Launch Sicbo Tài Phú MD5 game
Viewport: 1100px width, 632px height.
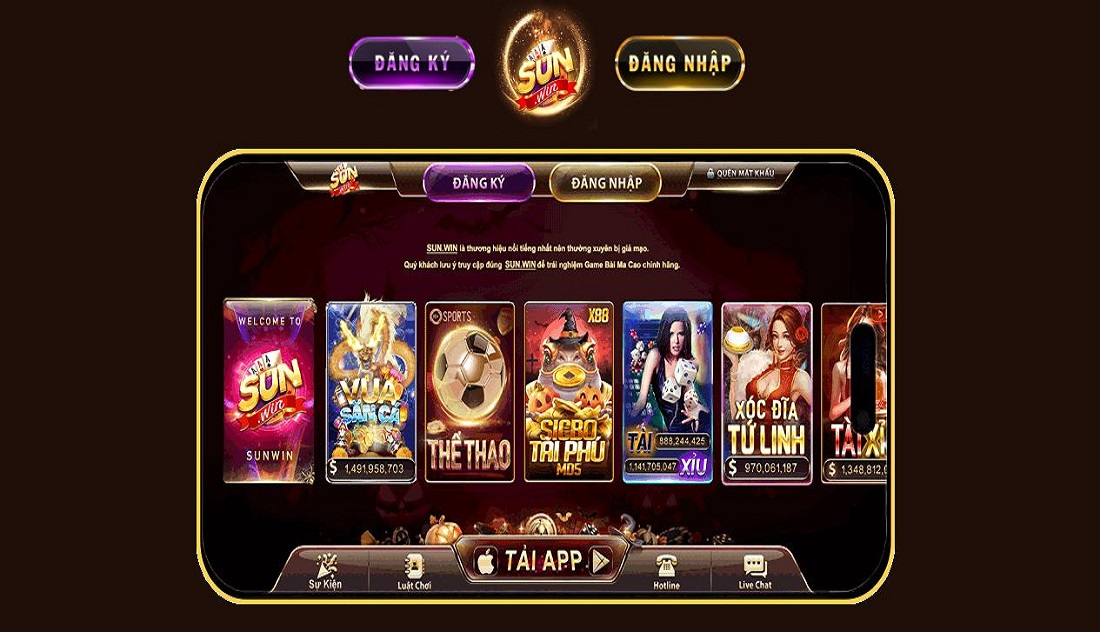pyautogui.click(x=568, y=391)
